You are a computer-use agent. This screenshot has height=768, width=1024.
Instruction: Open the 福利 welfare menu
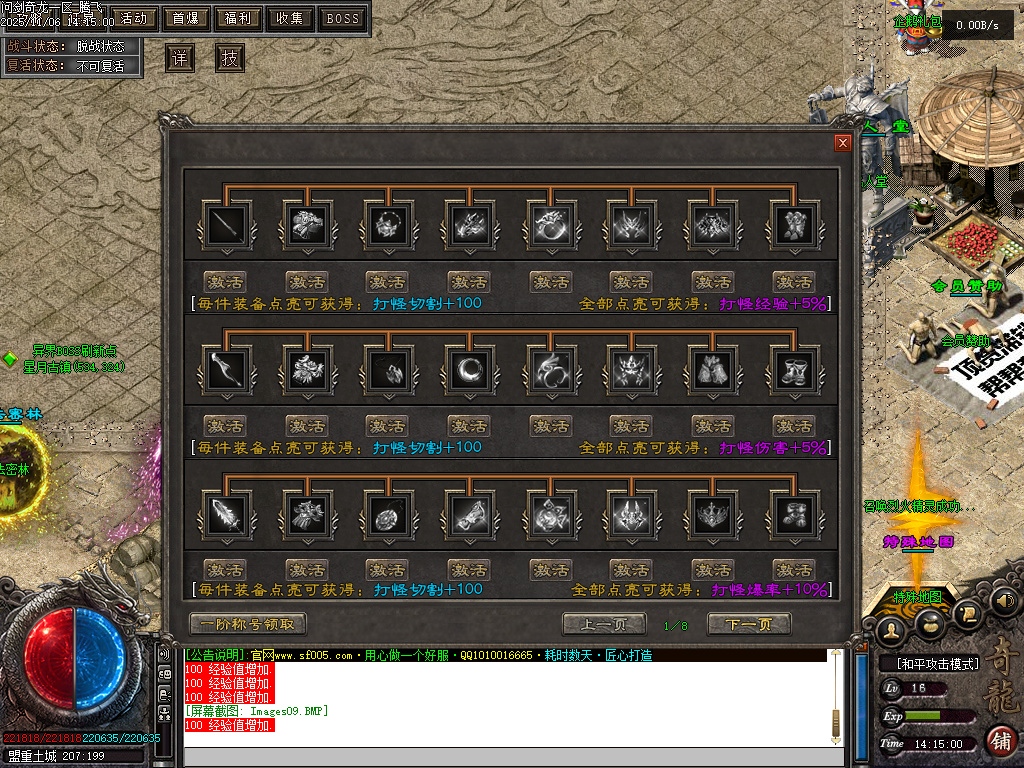[x=238, y=18]
